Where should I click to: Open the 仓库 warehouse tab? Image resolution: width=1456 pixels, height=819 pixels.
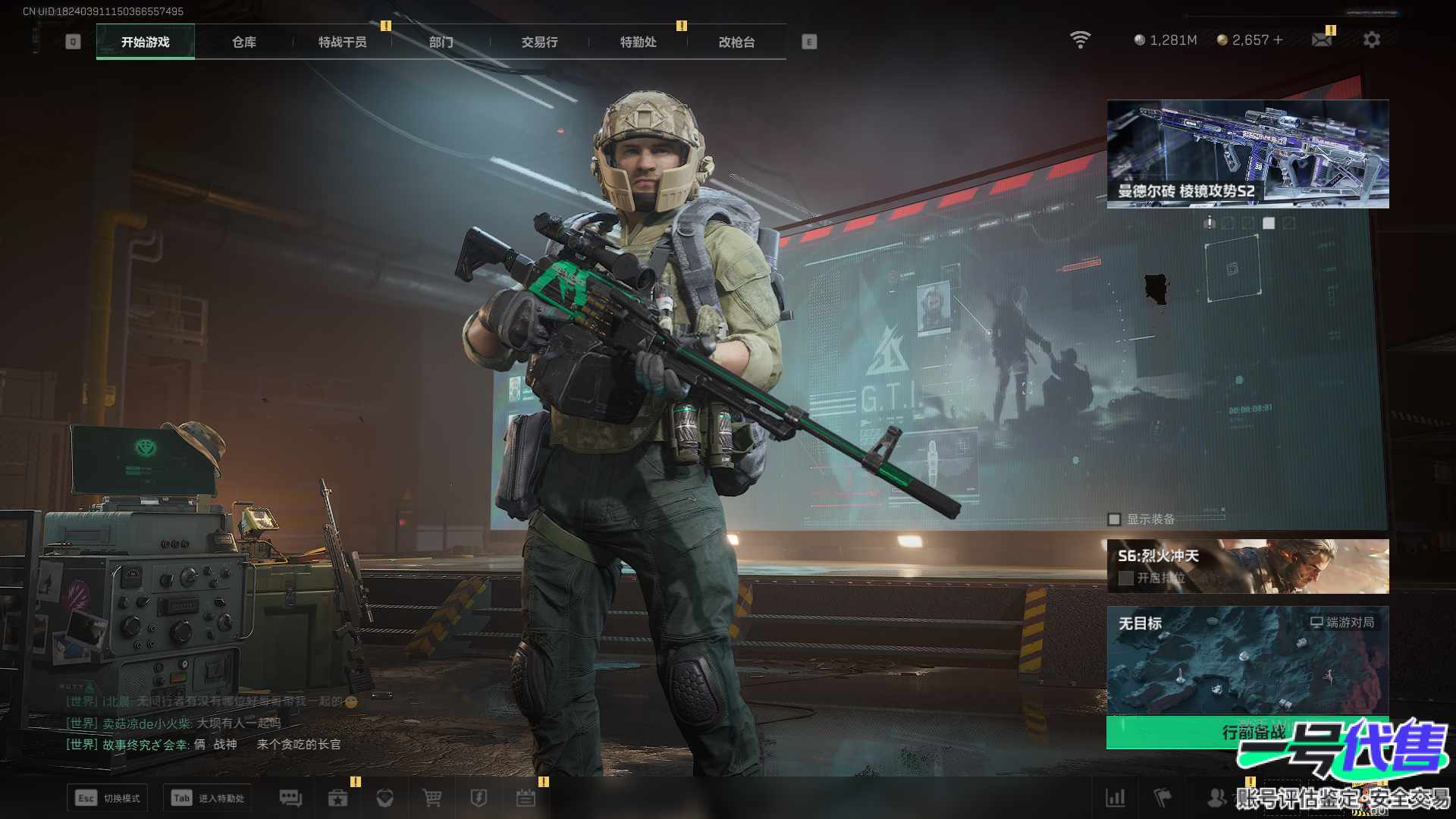[243, 42]
